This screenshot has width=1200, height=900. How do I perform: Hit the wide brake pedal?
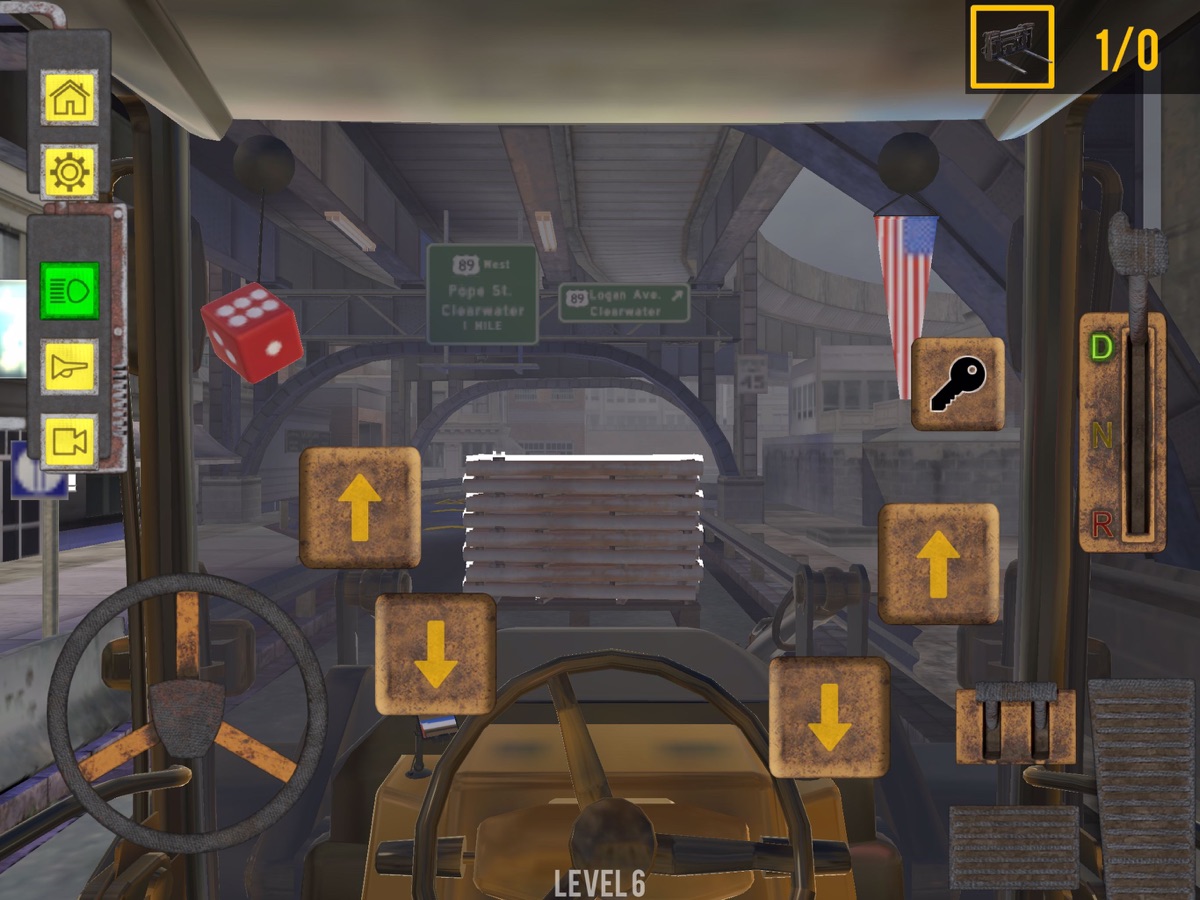(x=1013, y=846)
